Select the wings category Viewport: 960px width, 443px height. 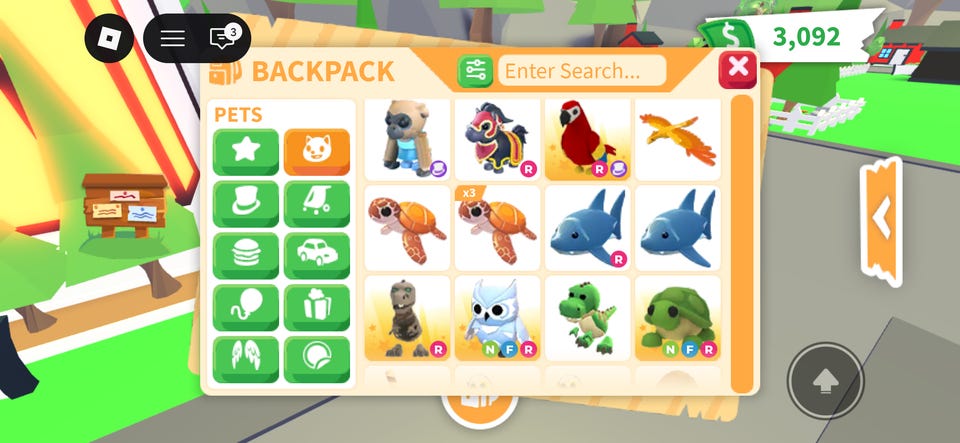pyautogui.click(x=245, y=360)
